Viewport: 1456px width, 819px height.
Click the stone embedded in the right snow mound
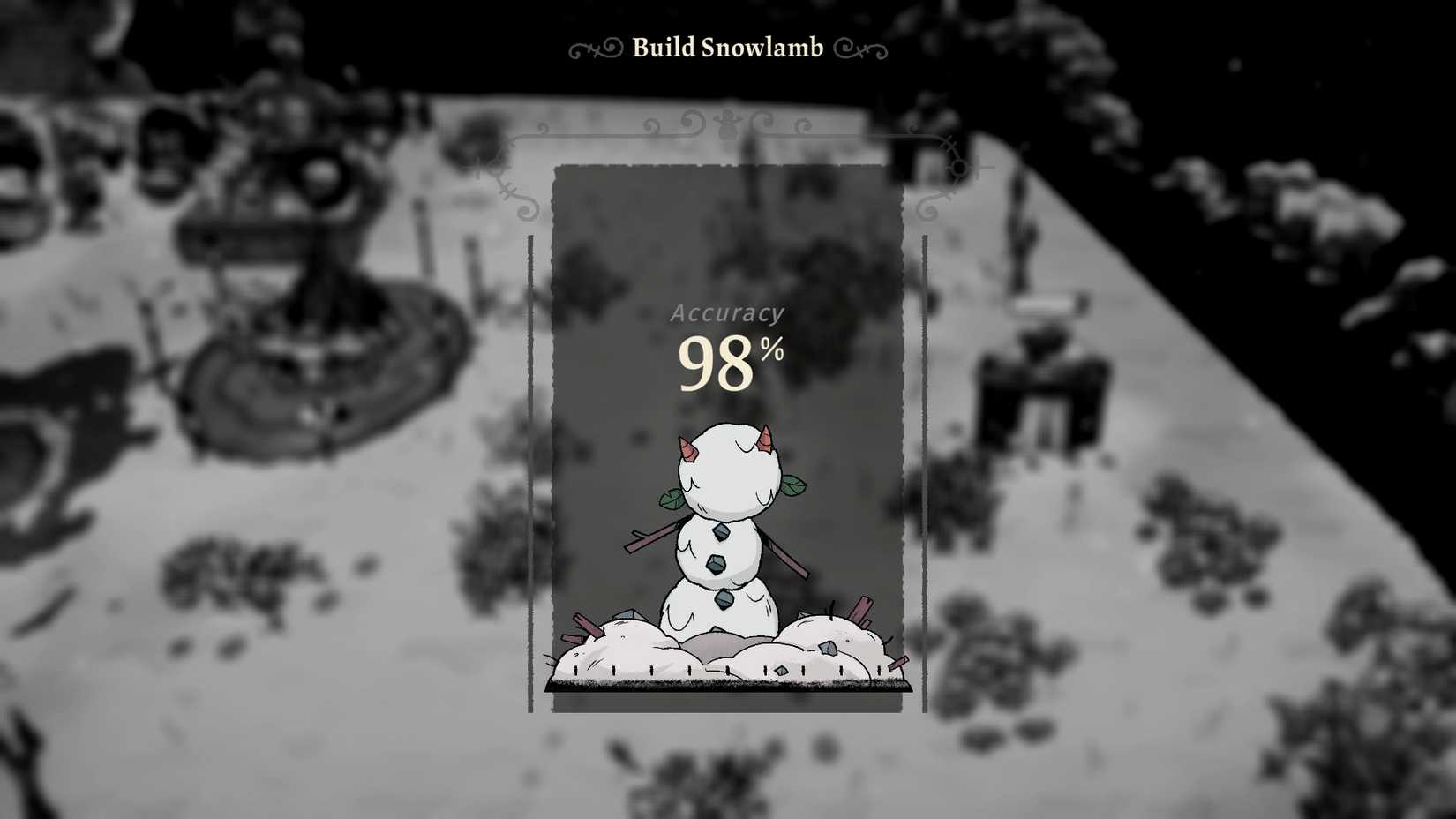[x=827, y=649]
